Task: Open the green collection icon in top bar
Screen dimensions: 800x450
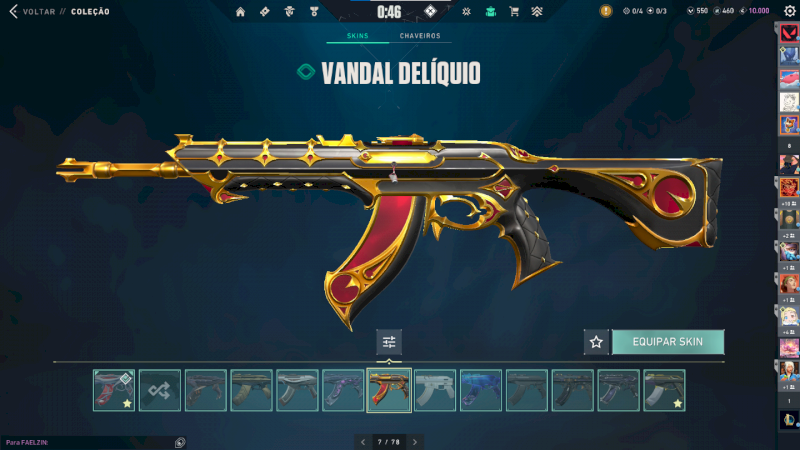Action: [490, 12]
